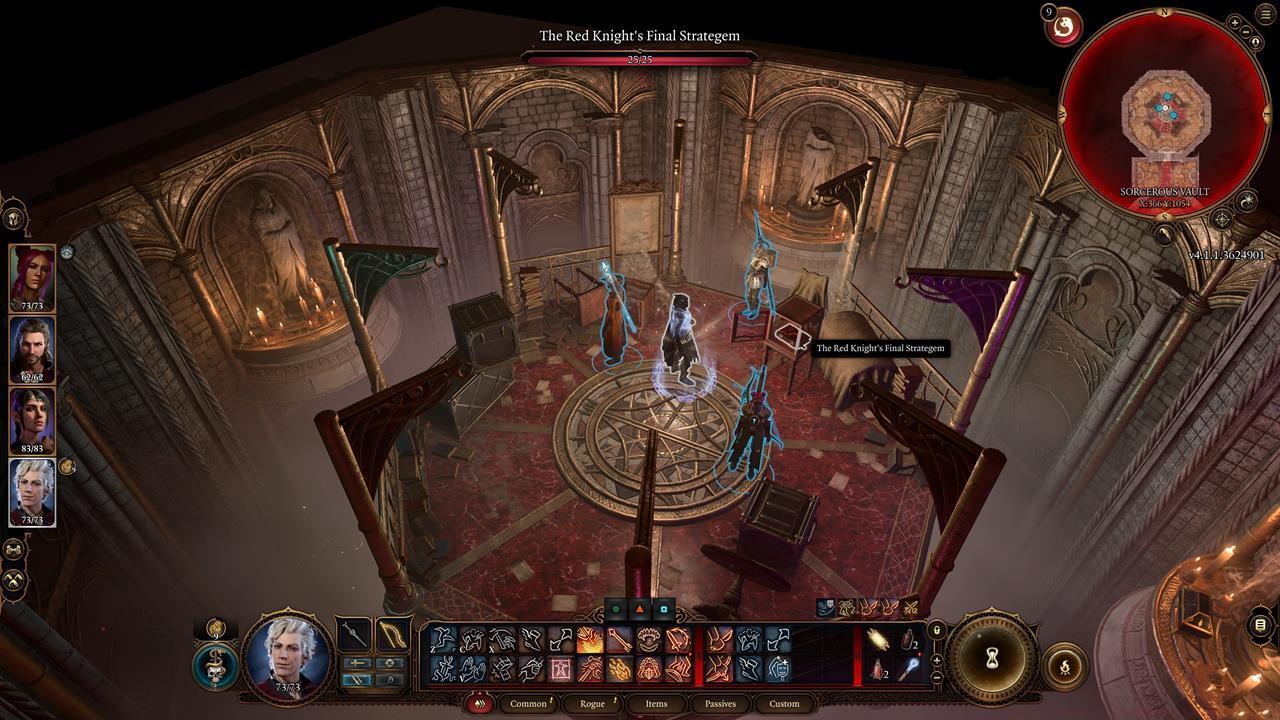The image size is (1280, 720).
Task: Open camp with the campfire button
Action: [x=1065, y=664]
